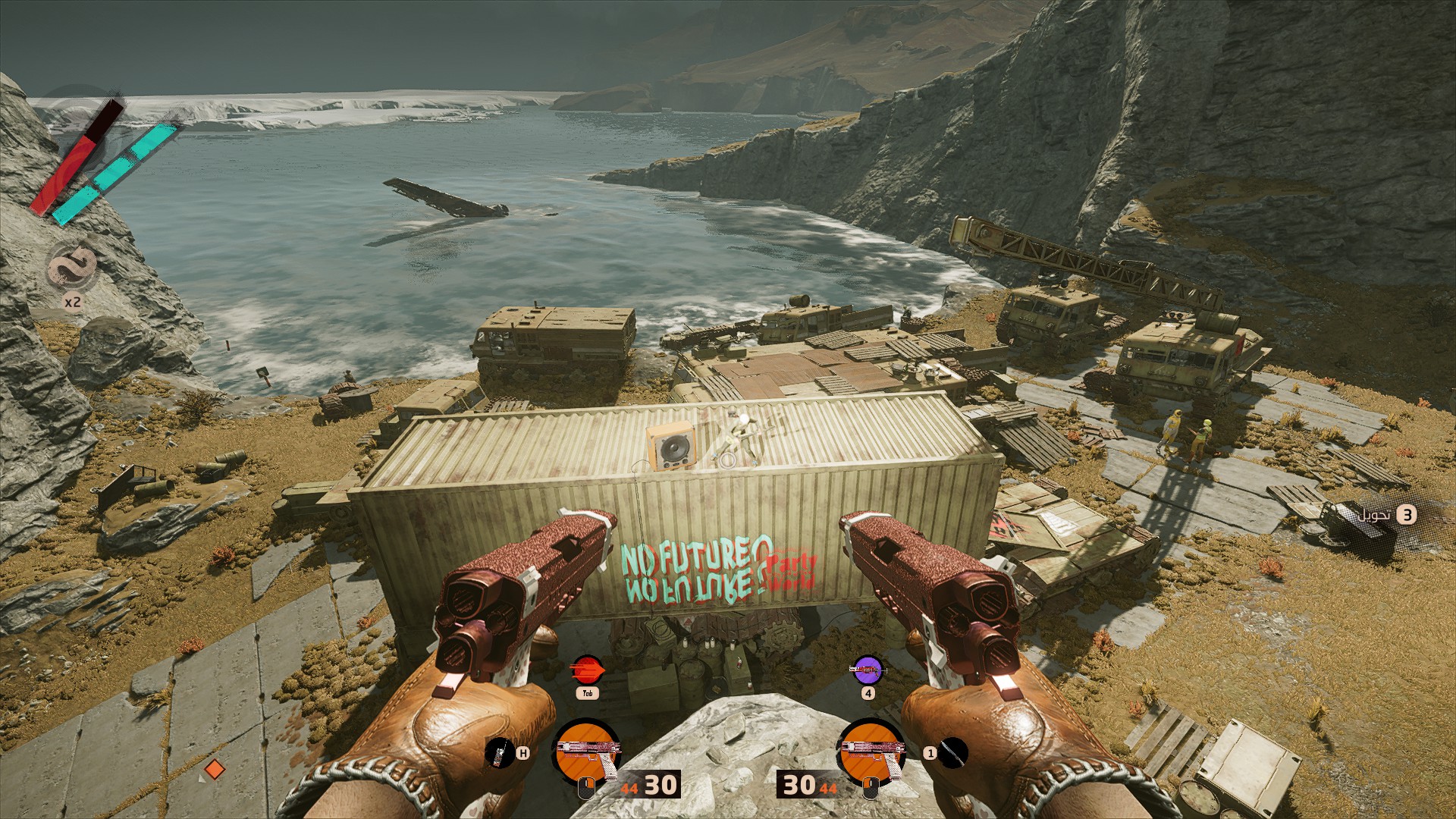The height and width of the screenshot is (819, 1456).
Task: Switch to the purple-circled rifle weapon
Action: point(868,670)
